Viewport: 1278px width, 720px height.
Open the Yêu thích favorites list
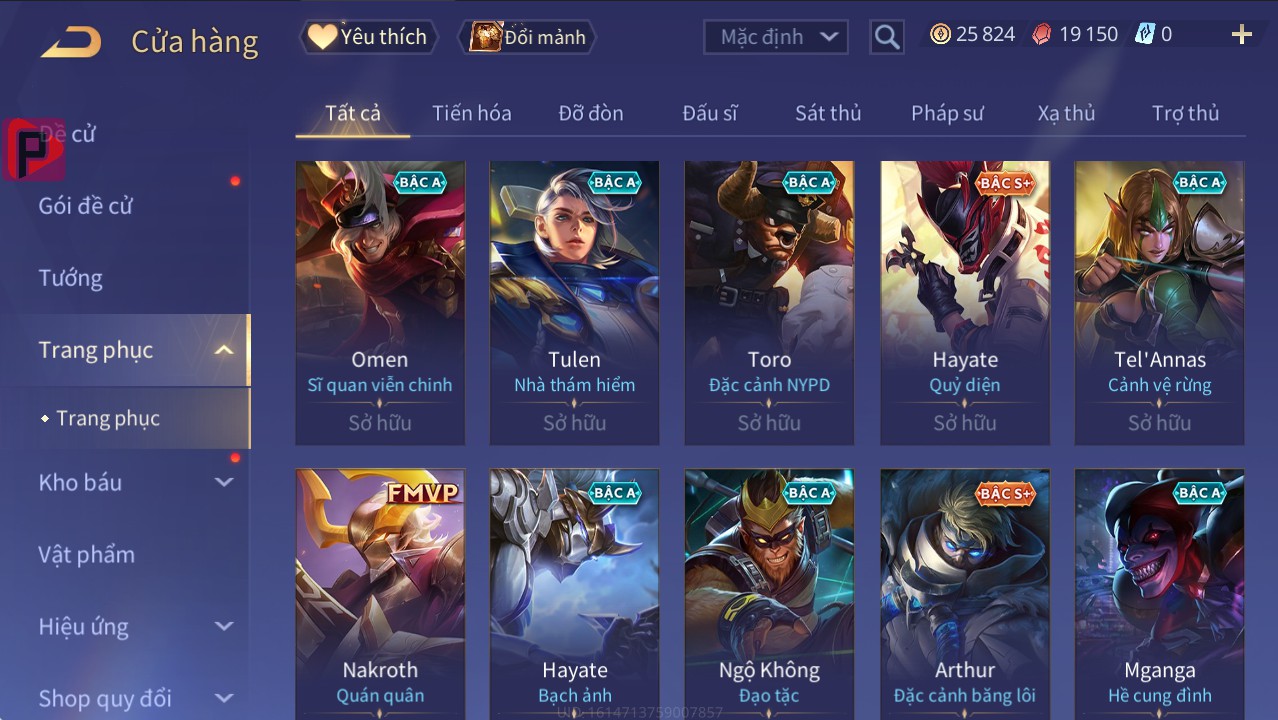point(367,37)
